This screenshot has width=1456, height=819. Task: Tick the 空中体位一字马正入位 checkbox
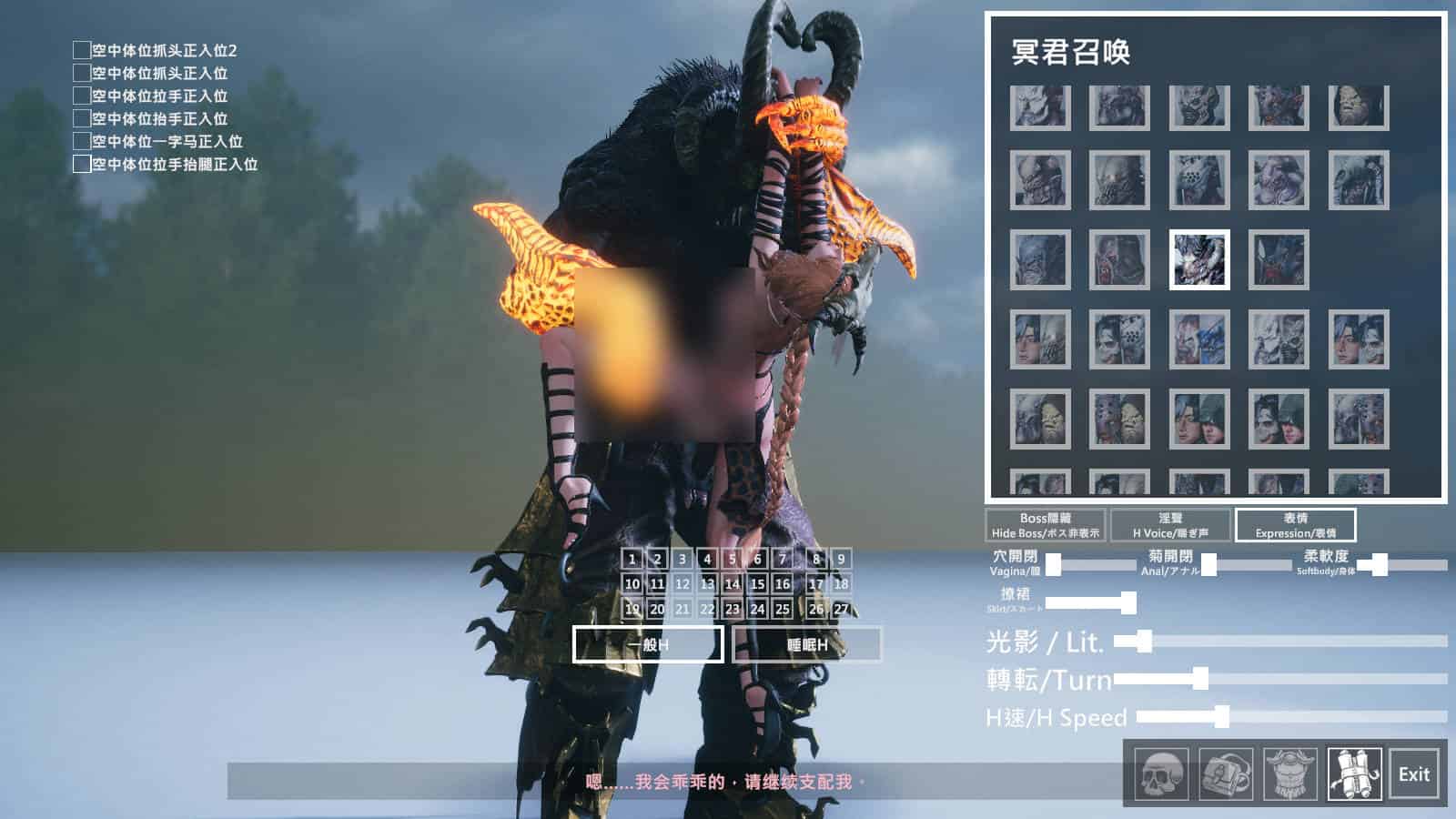tap(82, 141)
